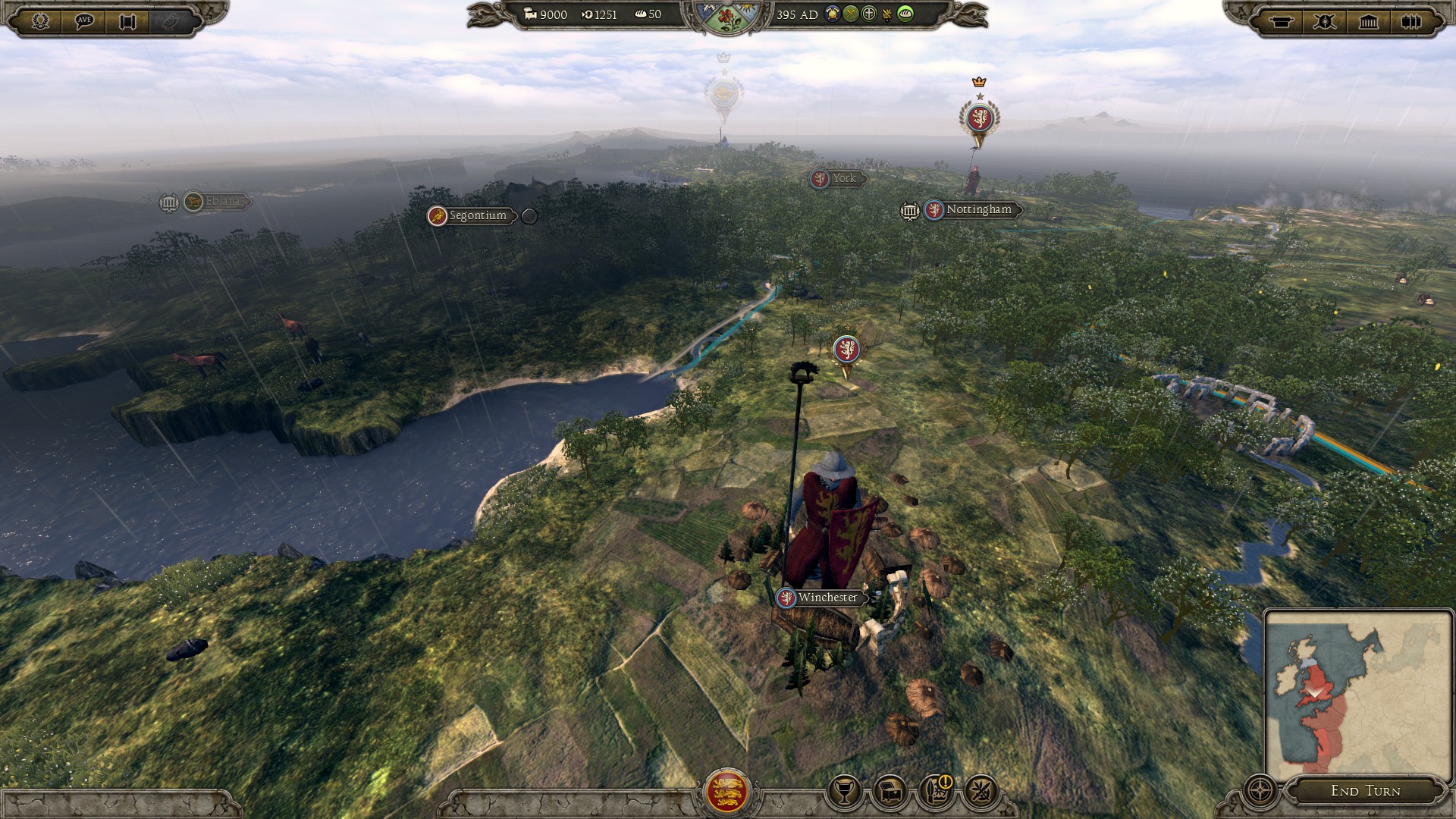The height and width of the screenshot is (819, 1456).
Task: Open the button with the exclamation alert
Action: coord(936,792)
